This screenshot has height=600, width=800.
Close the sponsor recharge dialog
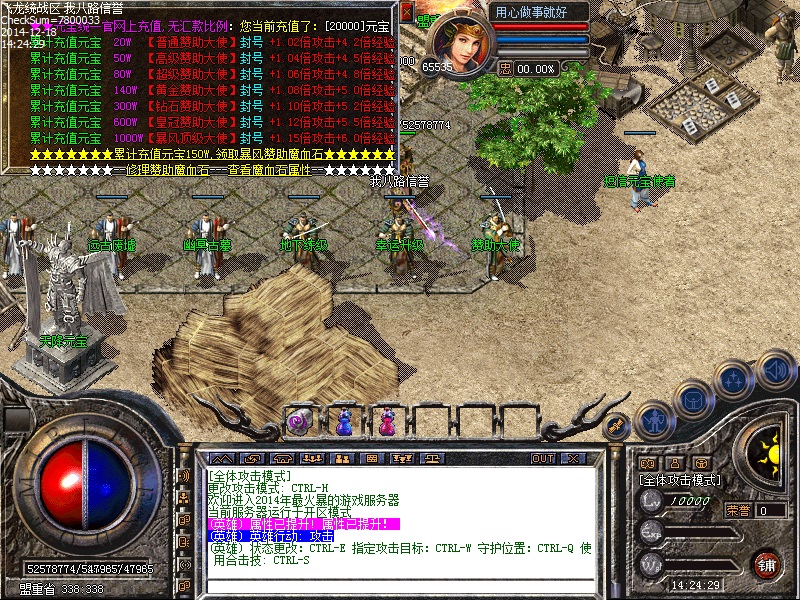coord(407,11)
